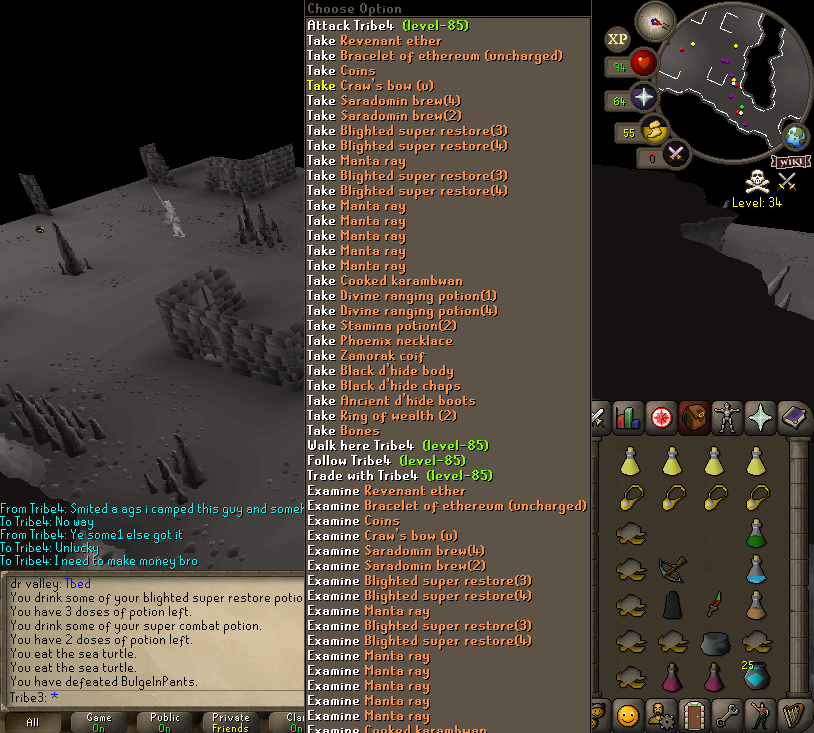Image resolution: width=814 pixels, height=733 pixels.
Task: Click the compass to face north
Action: [655, 20]
